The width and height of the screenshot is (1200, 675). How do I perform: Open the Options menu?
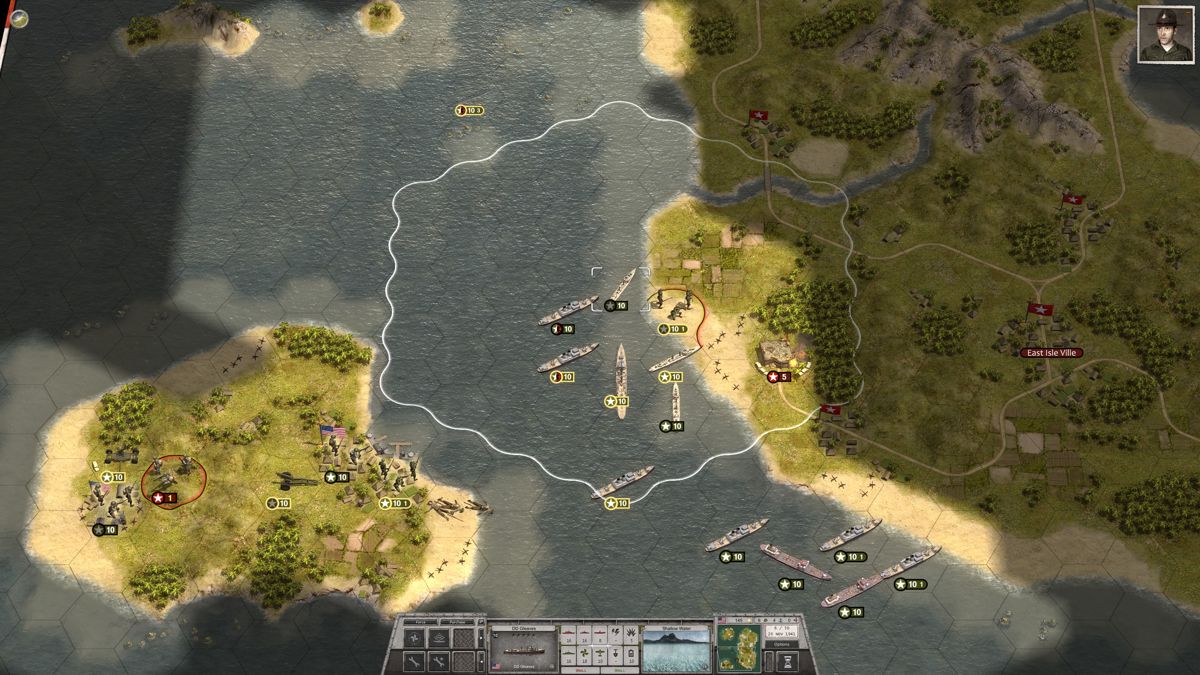pos(782,645)
